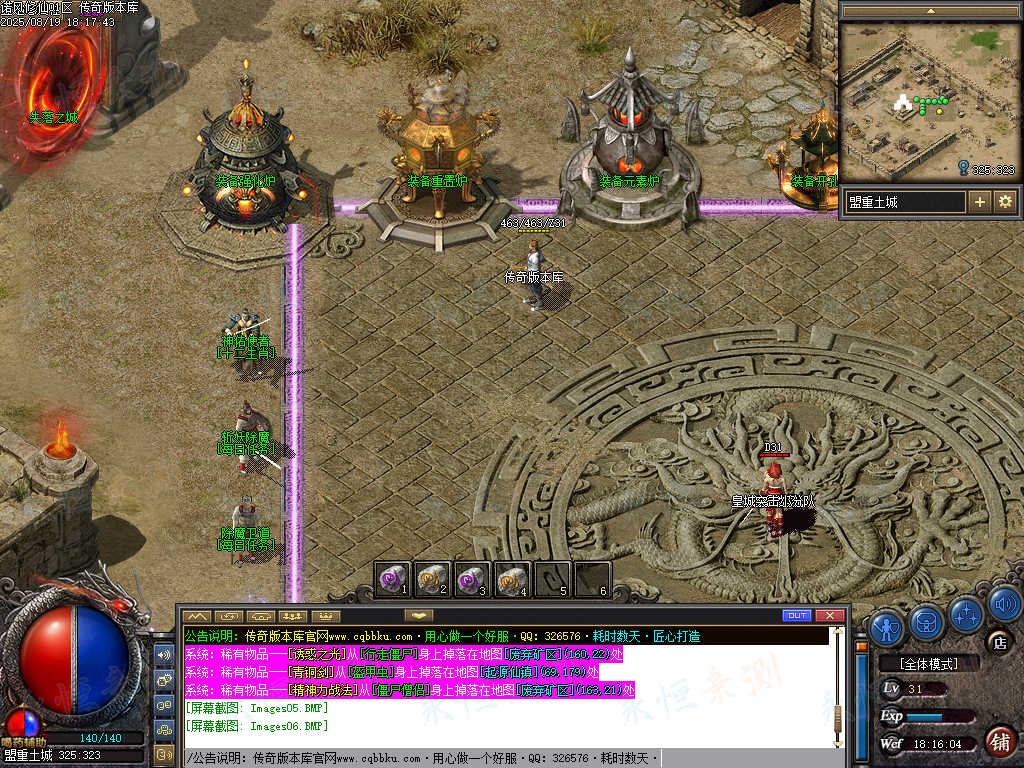Screen dimensions: 1024x768
Task: Click the blue OUT button on chat
Action: (x=797, y=615)
